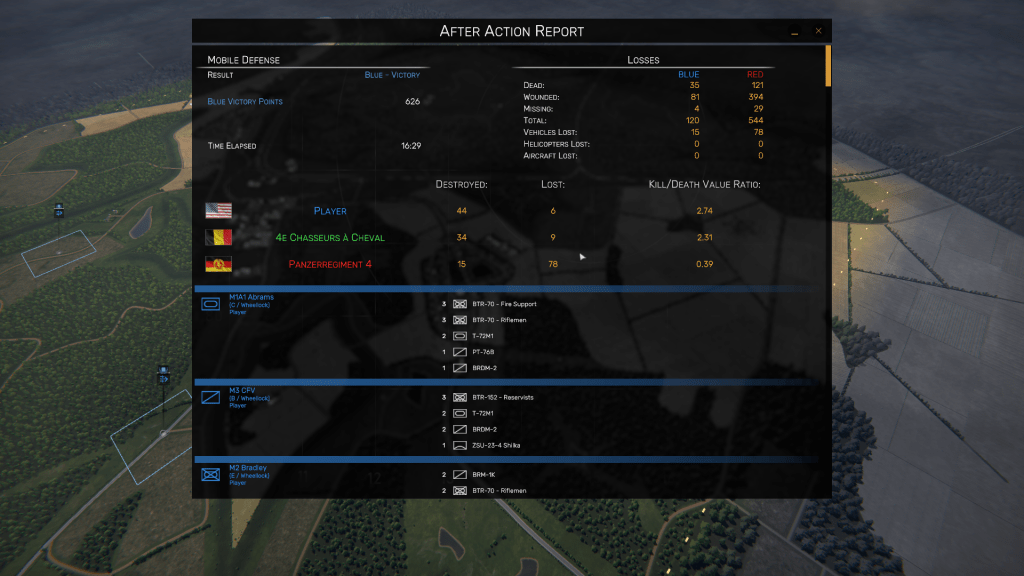Choose the M3 CFV unit entry

[x=243, y=390]
